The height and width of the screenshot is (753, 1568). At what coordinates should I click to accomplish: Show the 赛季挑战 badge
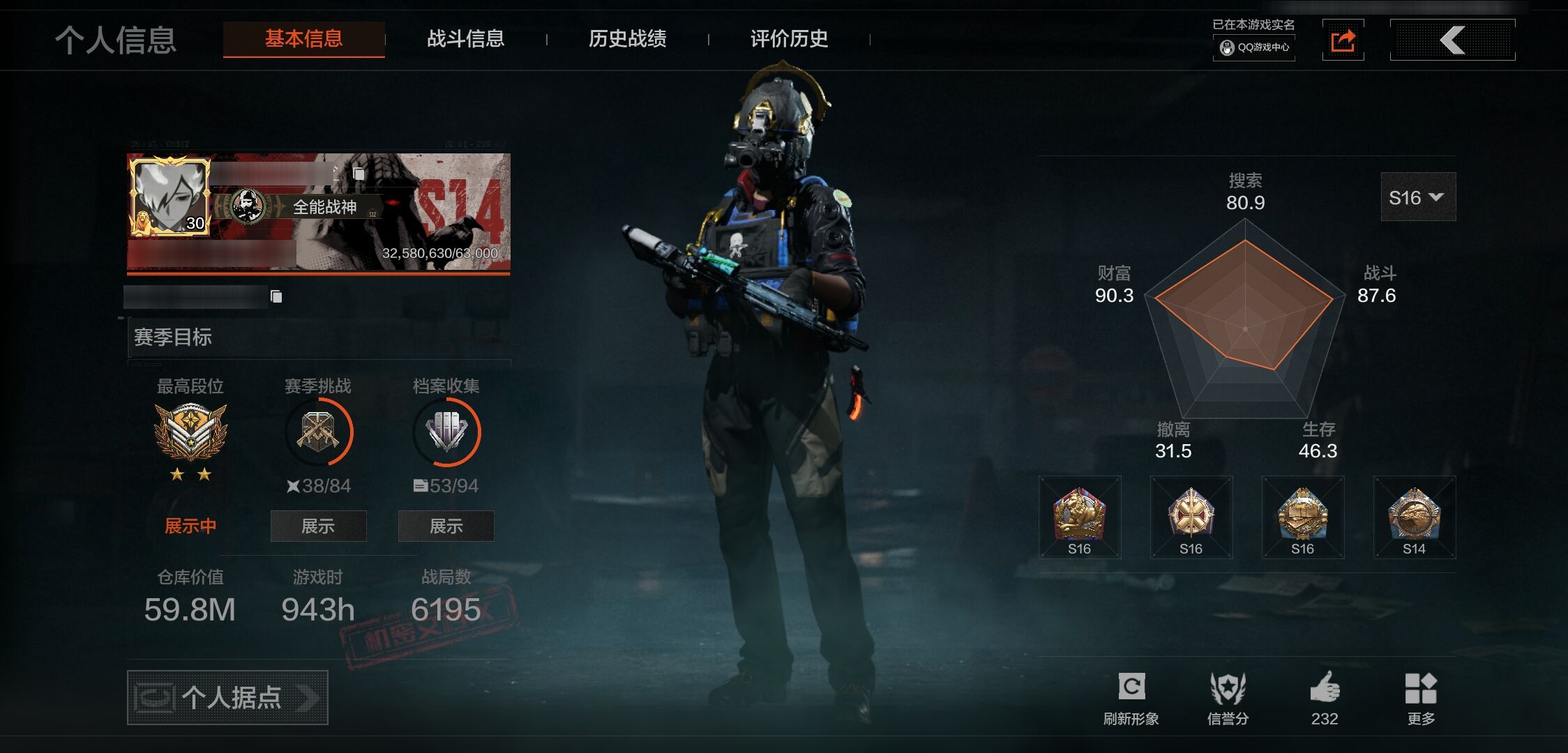click(x=318, y=526)
